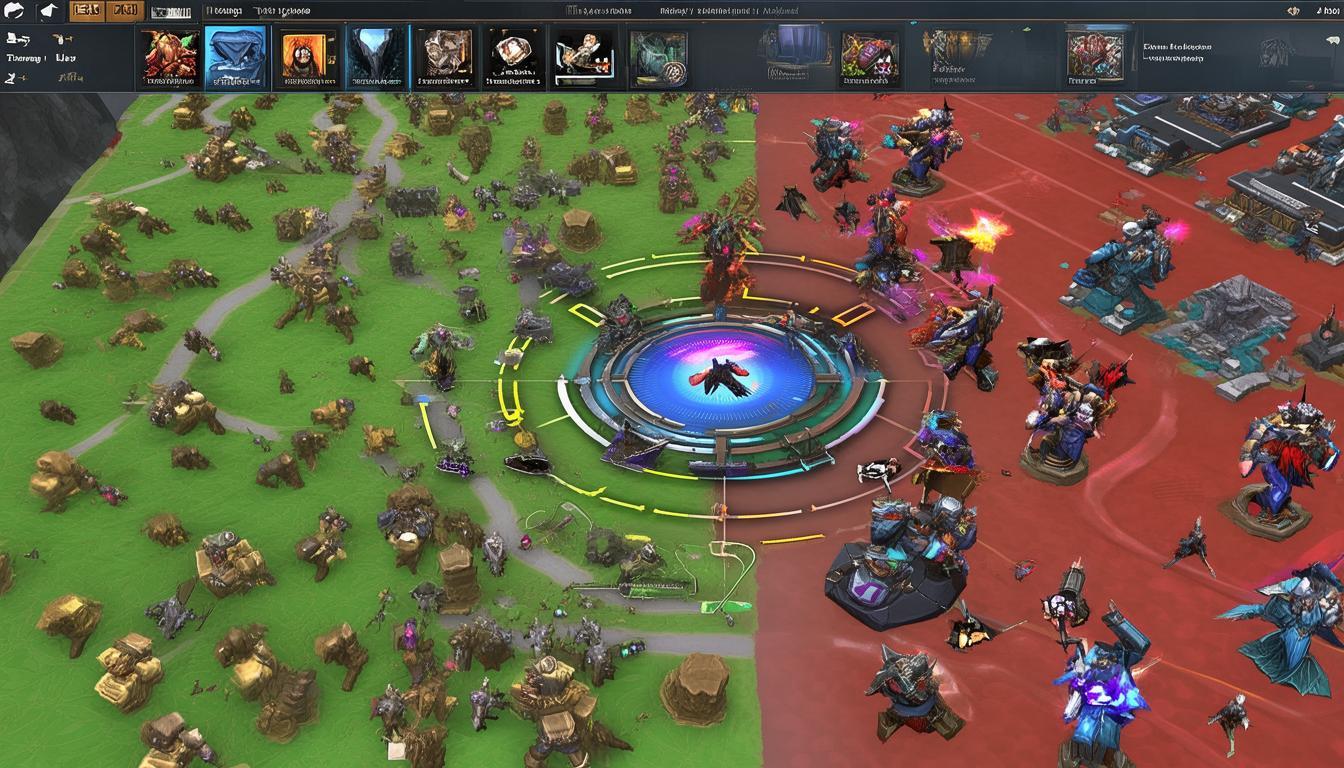Select the colorful green and purple creature card

(x=869, y=58)
